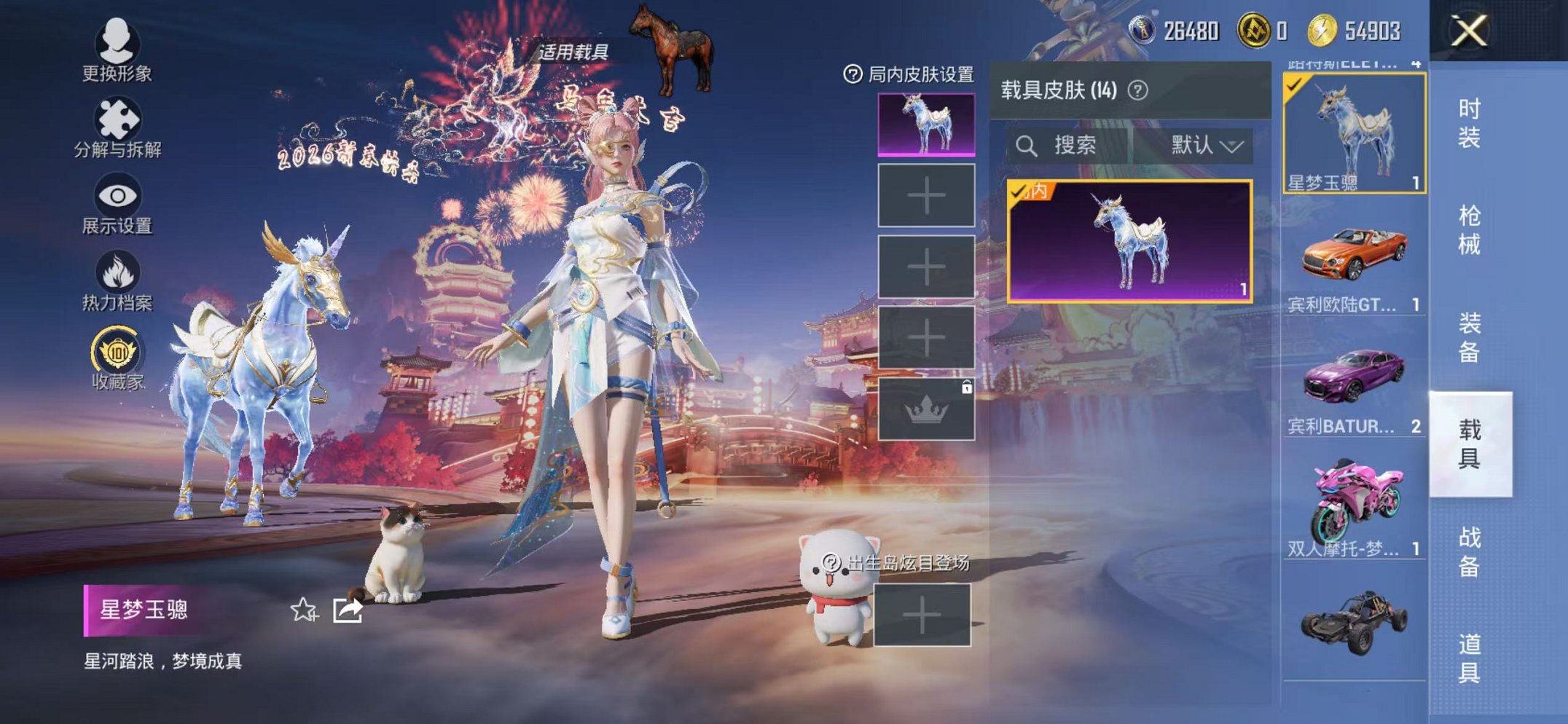Deselect the 局内 unicorn skin card
This screenshot has height=724, width=1568.
1130,240
